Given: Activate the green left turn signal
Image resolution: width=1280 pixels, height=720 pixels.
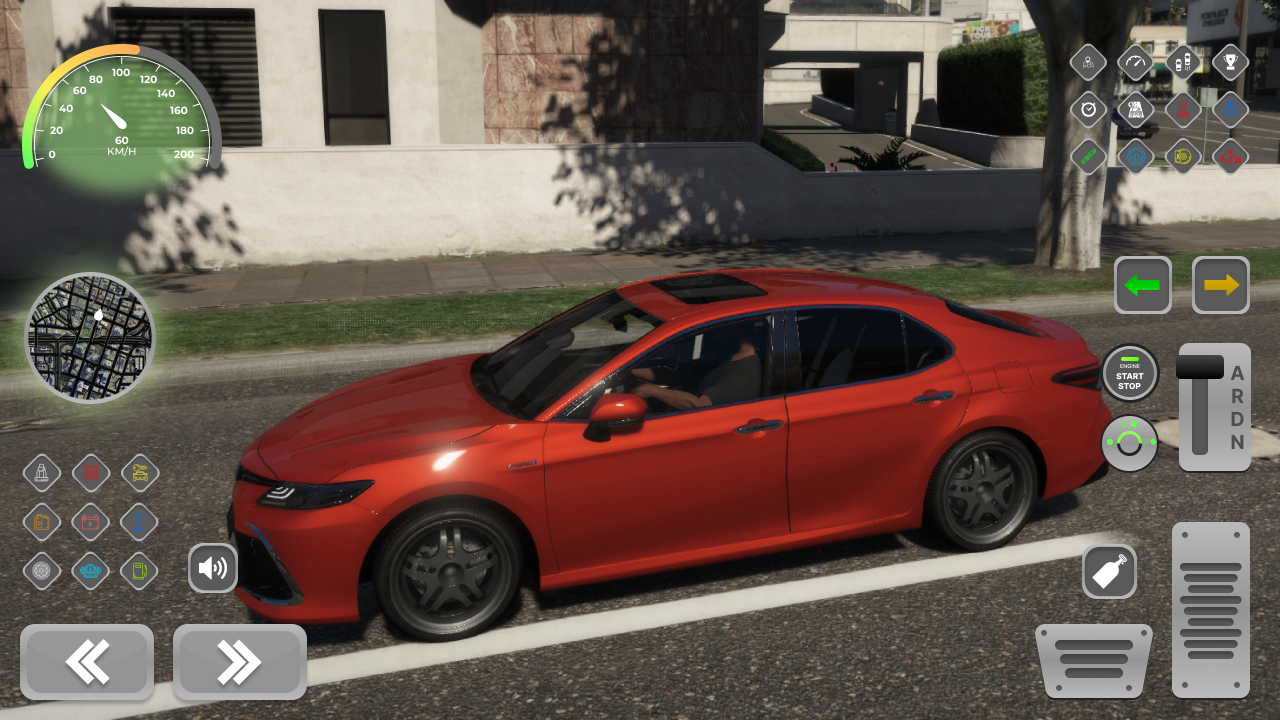Looking at the screenshot, I should point(1142,285).
